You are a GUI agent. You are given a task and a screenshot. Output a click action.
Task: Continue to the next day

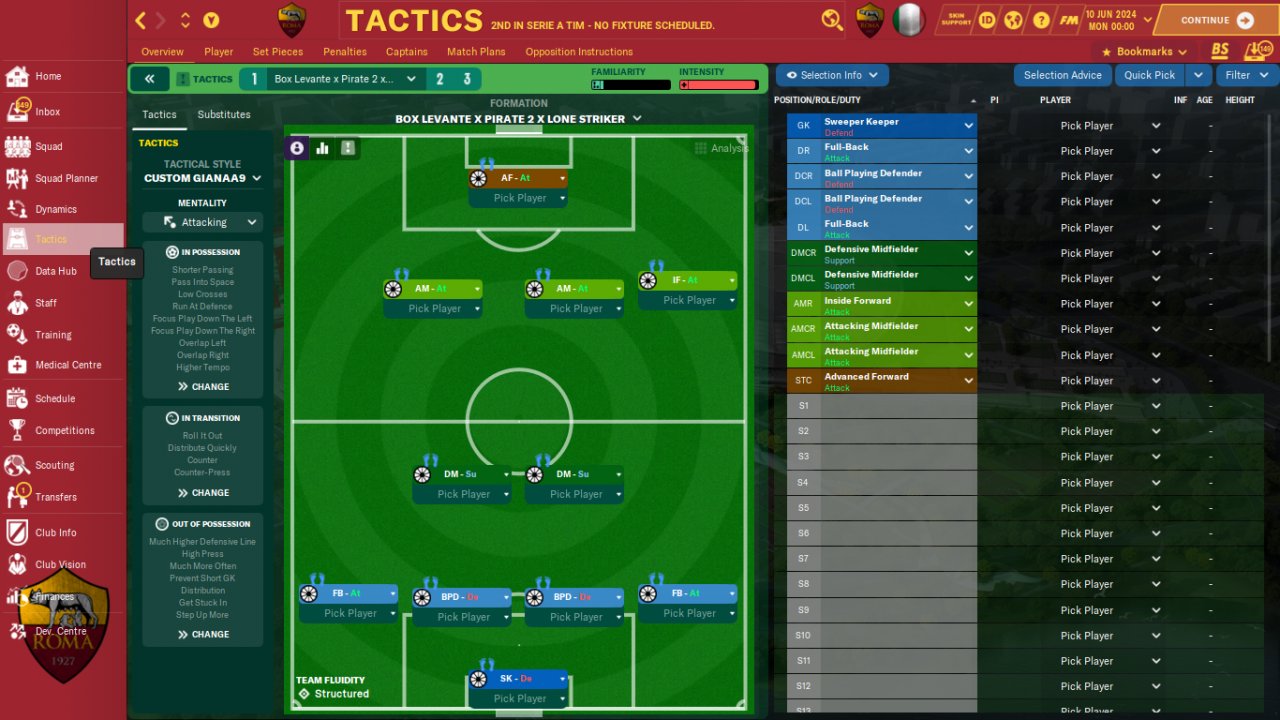tap(1216, 20)
